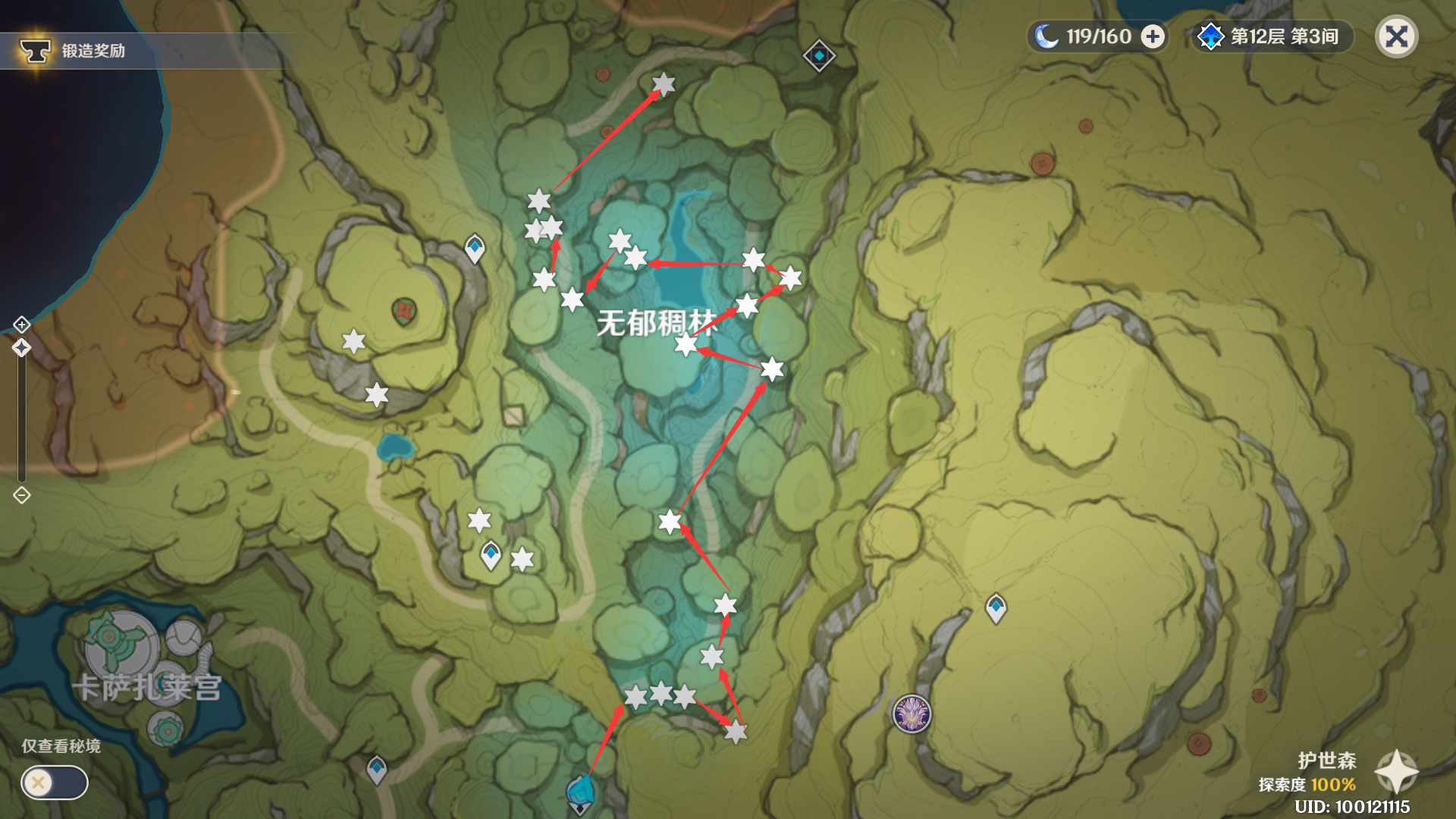This screenshot has height=819, width=1456.
Task: Open the map pin star button
Action: [x=1396, y=772]
